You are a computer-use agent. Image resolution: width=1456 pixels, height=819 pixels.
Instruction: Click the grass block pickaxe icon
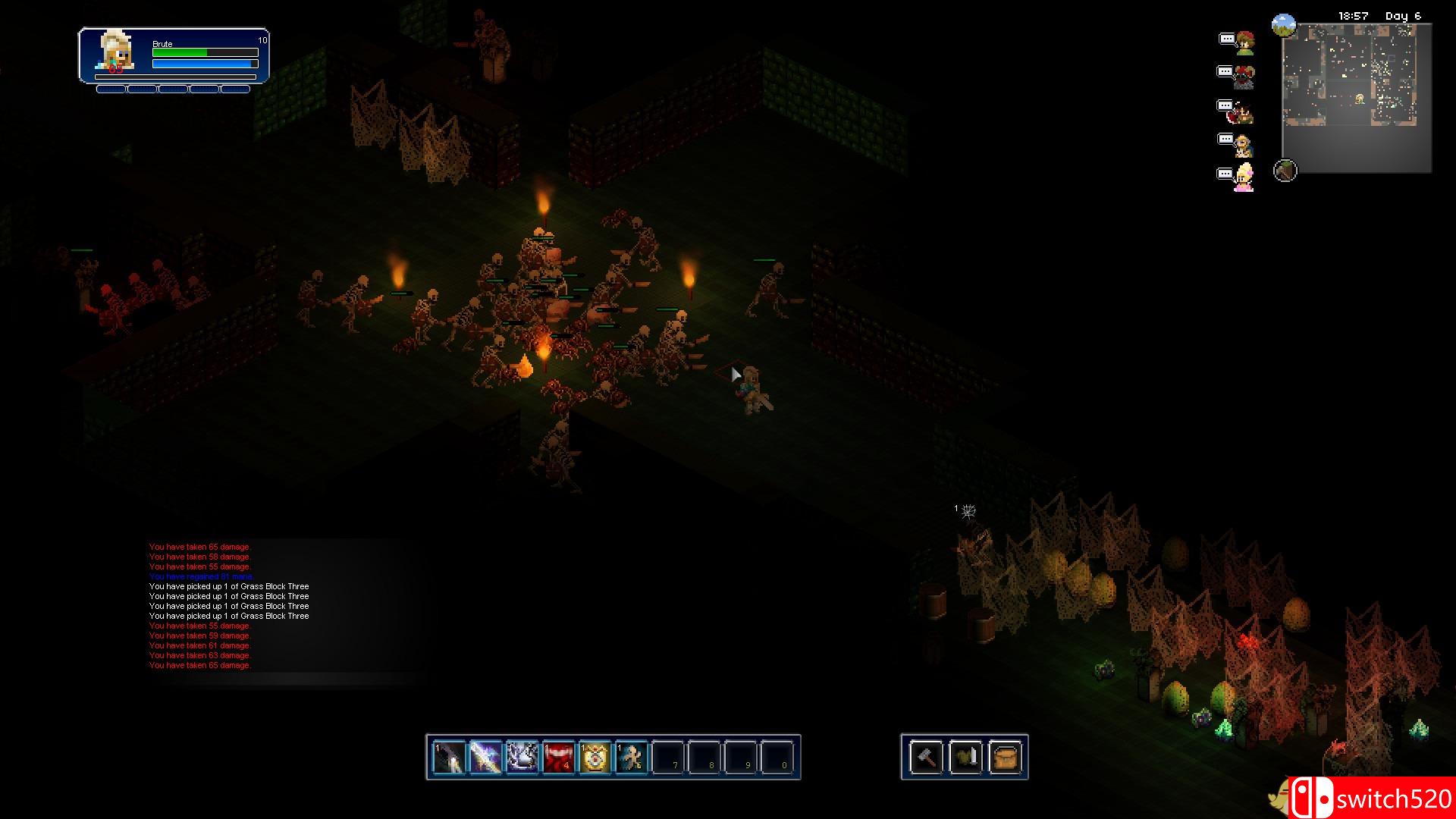pos(1285,171)
